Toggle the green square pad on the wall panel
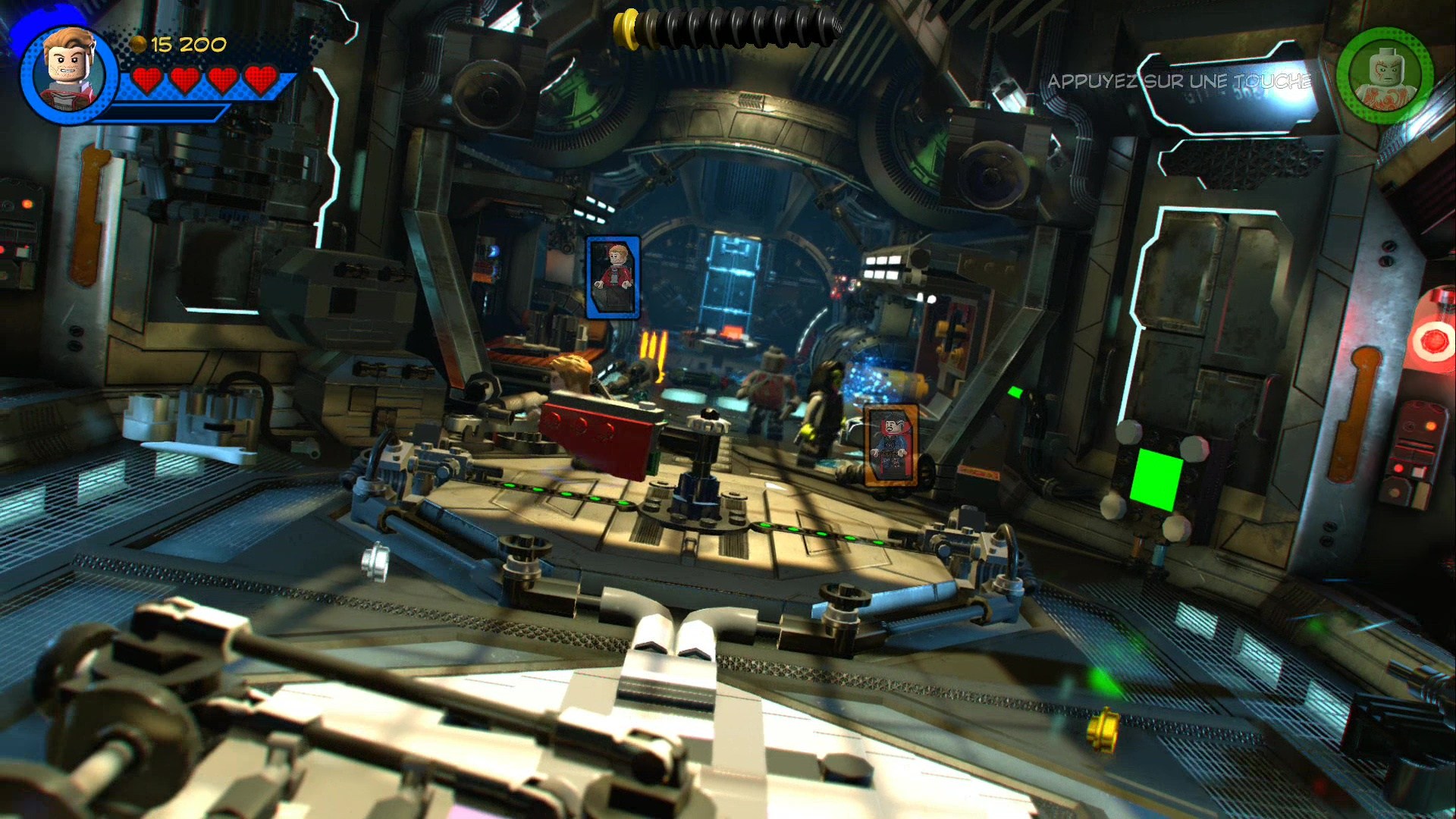This screenshot has height=819, width=1456. [x=1159, y=480]
